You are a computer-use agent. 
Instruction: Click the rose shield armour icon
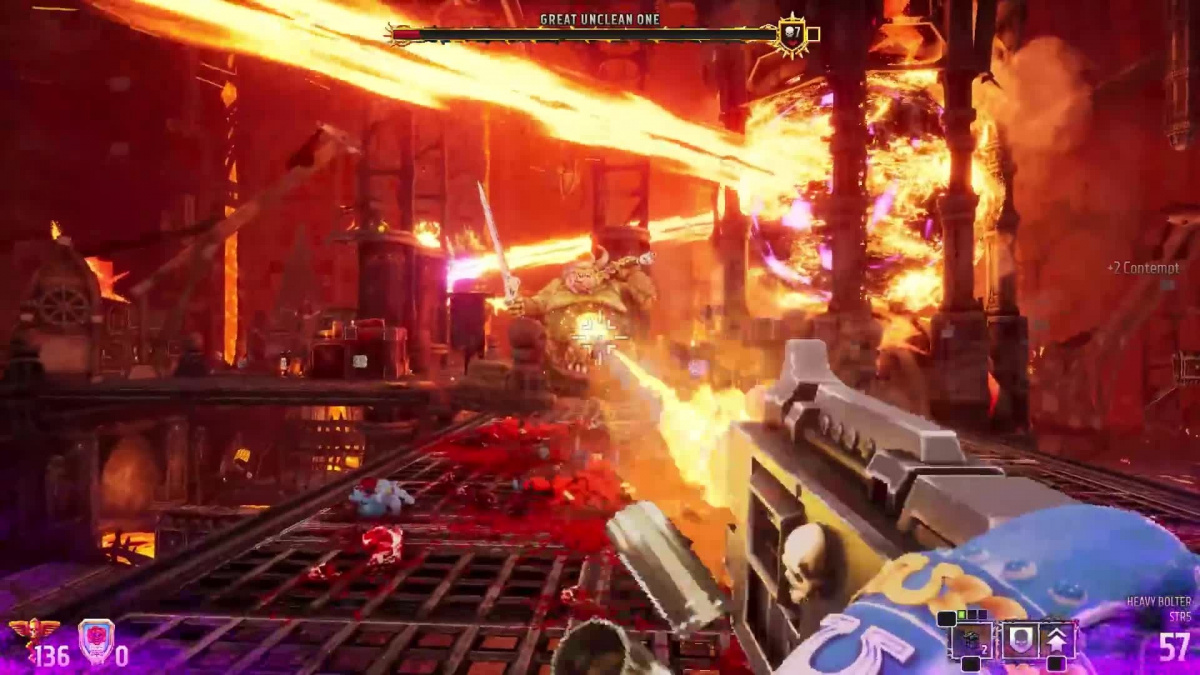click(x=96, y=638)
